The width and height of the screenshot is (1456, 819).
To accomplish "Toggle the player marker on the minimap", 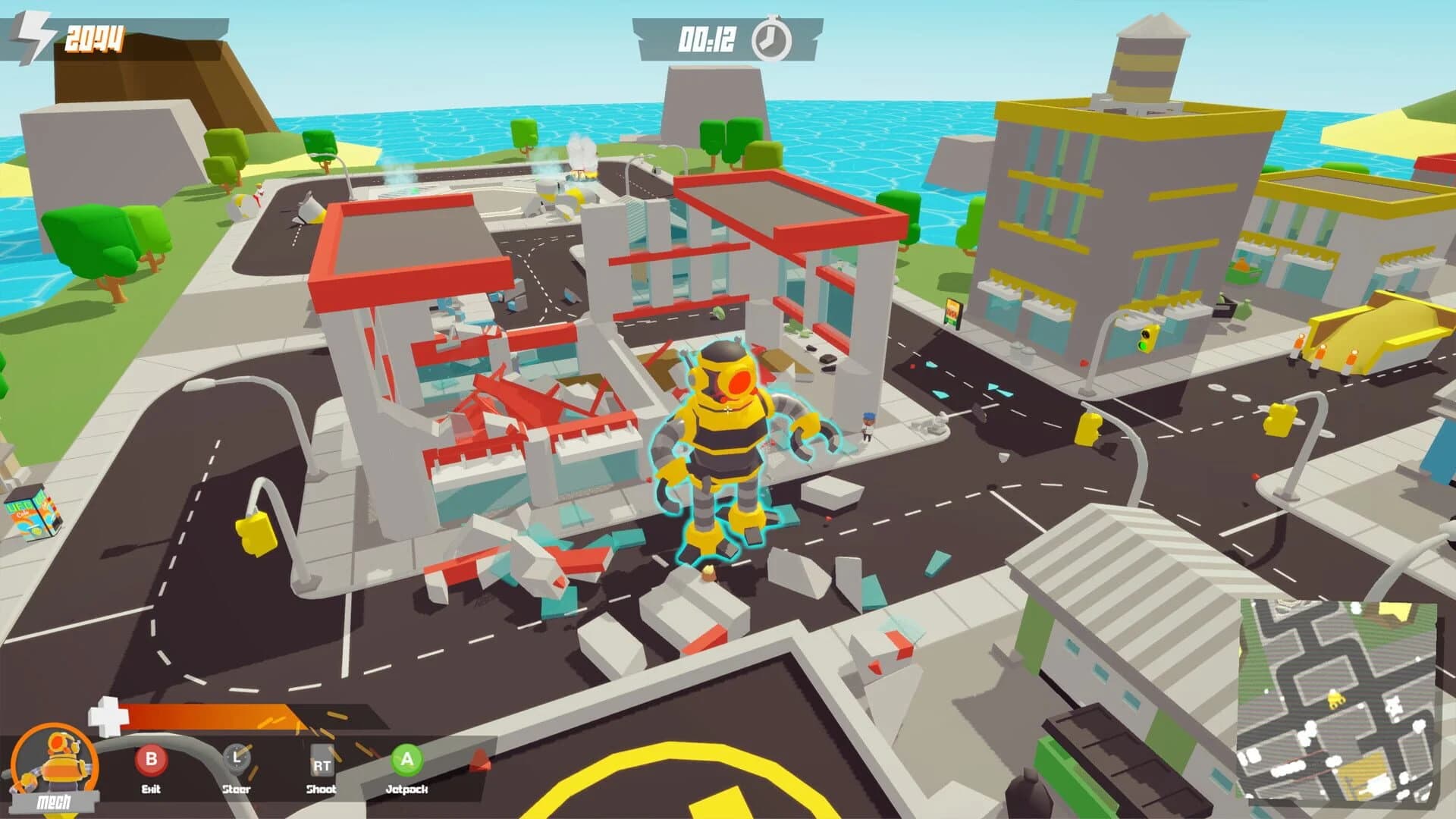I will 1335,699.
